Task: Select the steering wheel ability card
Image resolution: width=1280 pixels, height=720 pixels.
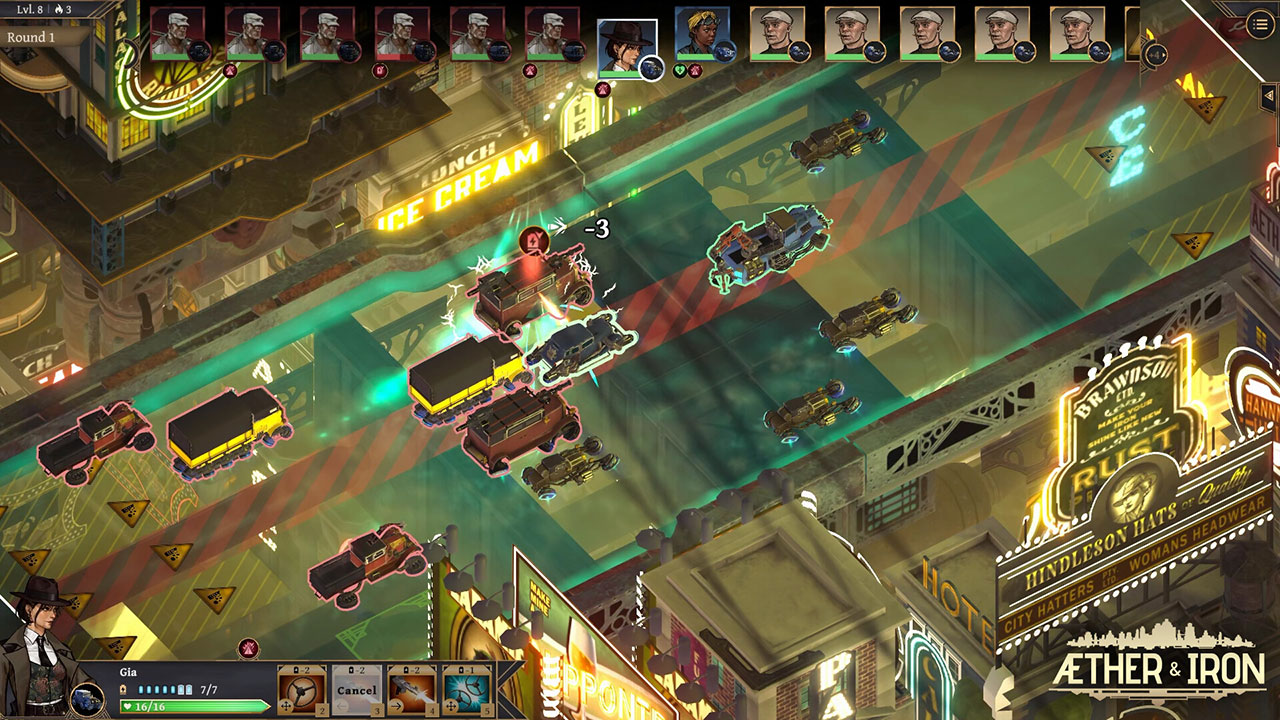Action: (x=300, y=689)
